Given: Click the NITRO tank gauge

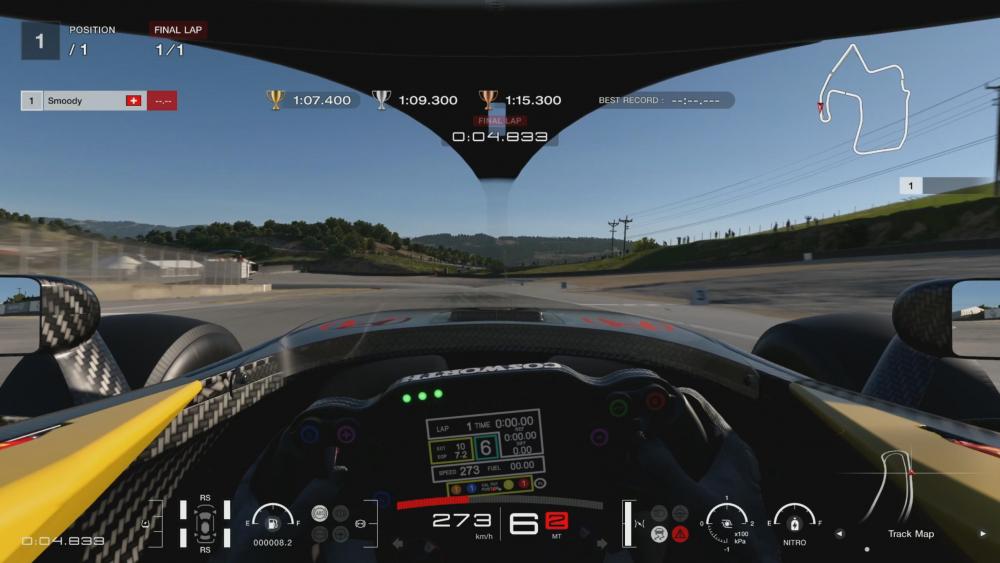Looking at the screenshot, I should point(795,522).
